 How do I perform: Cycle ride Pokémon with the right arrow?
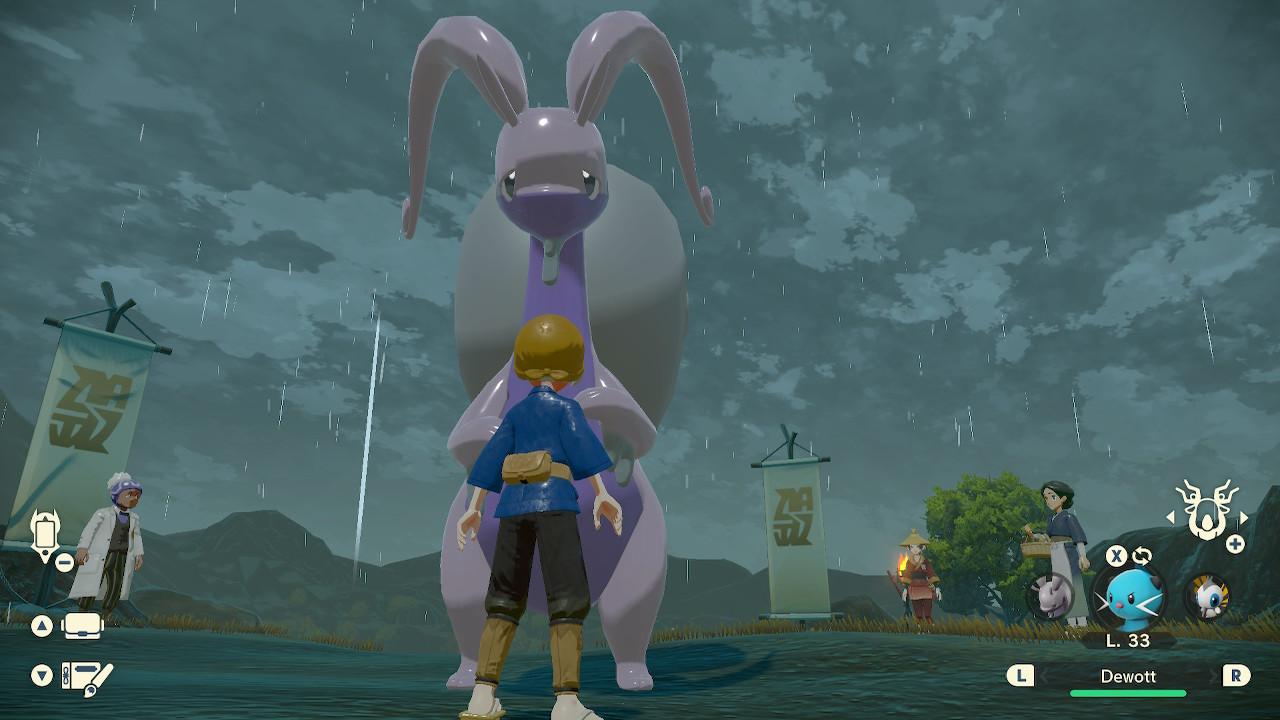pyautogui.click(x=1244, y=517)
